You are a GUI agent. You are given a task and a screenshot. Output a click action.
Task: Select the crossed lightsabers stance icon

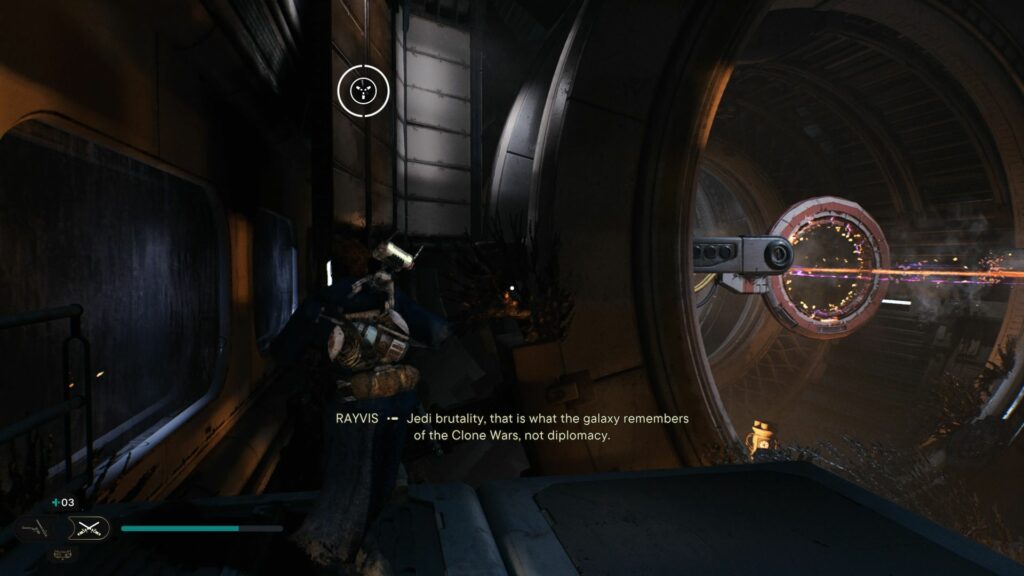click(88, 528)
